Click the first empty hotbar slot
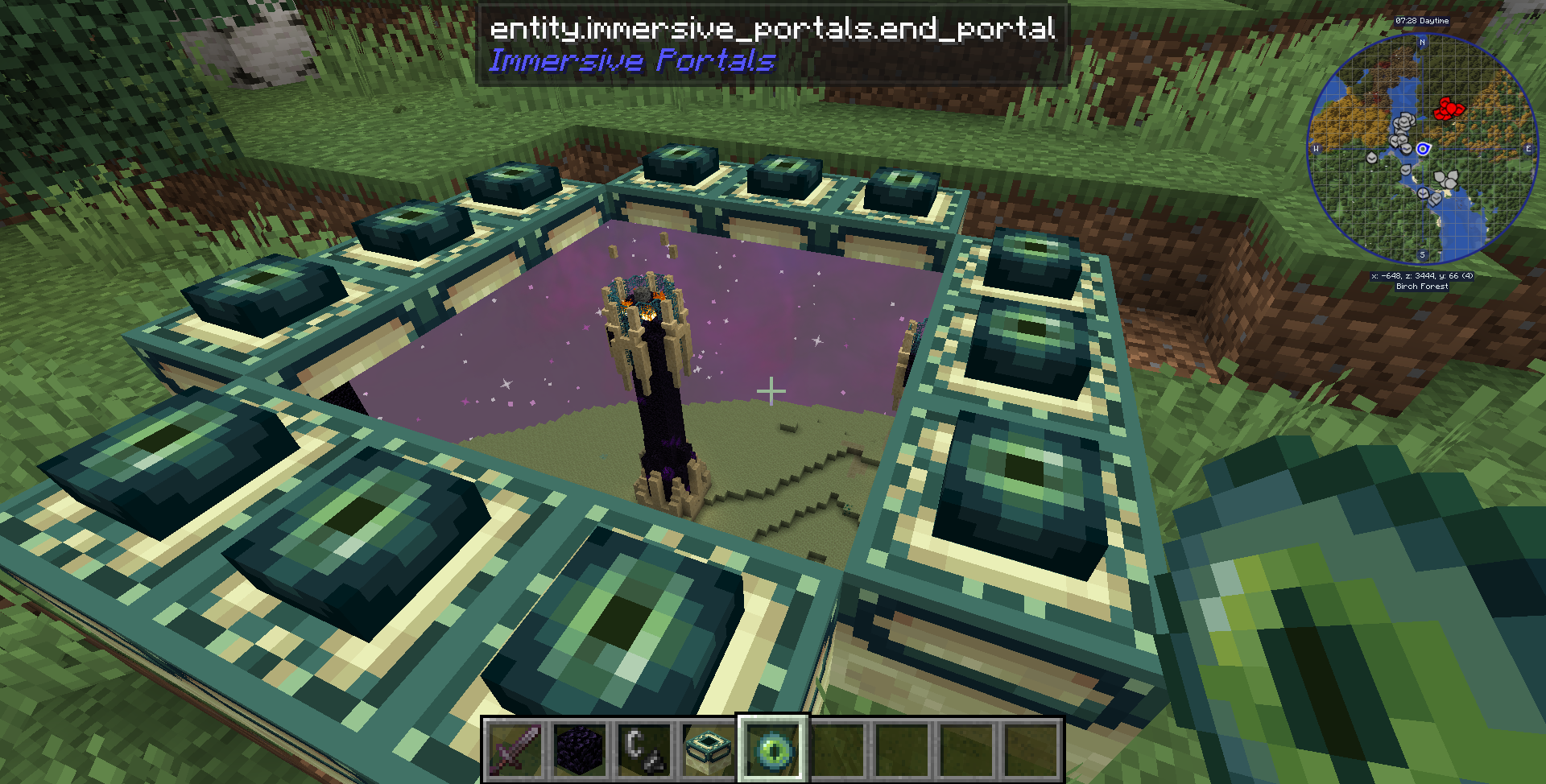Screen dimensions: 1546x784 tap(839, 750)
